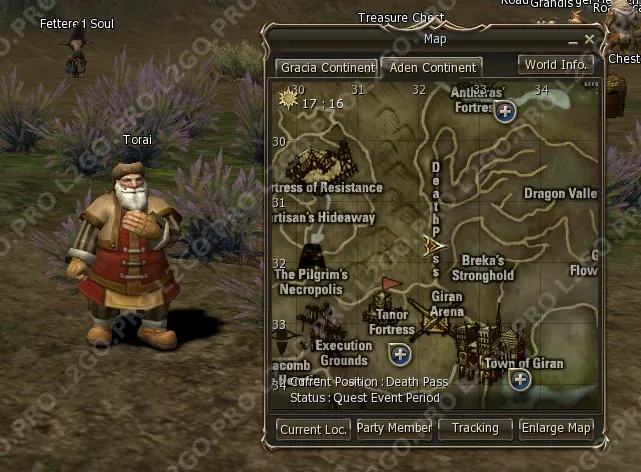Click the Giran Arena map location
Image resolution: width=641 pixels, height=472 pixels.
[x=447, y=304]
